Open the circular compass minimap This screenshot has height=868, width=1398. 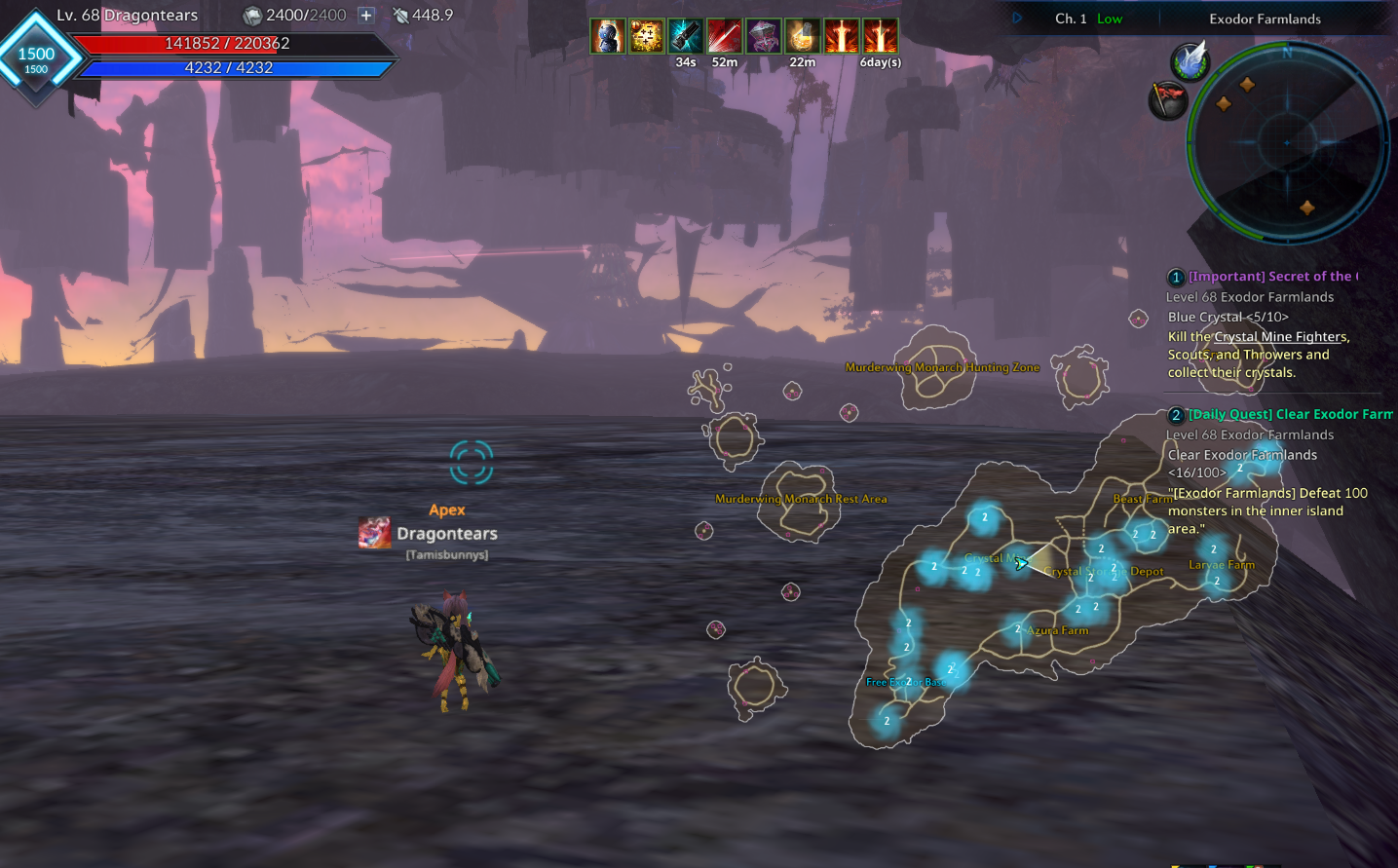point(1286,143)
